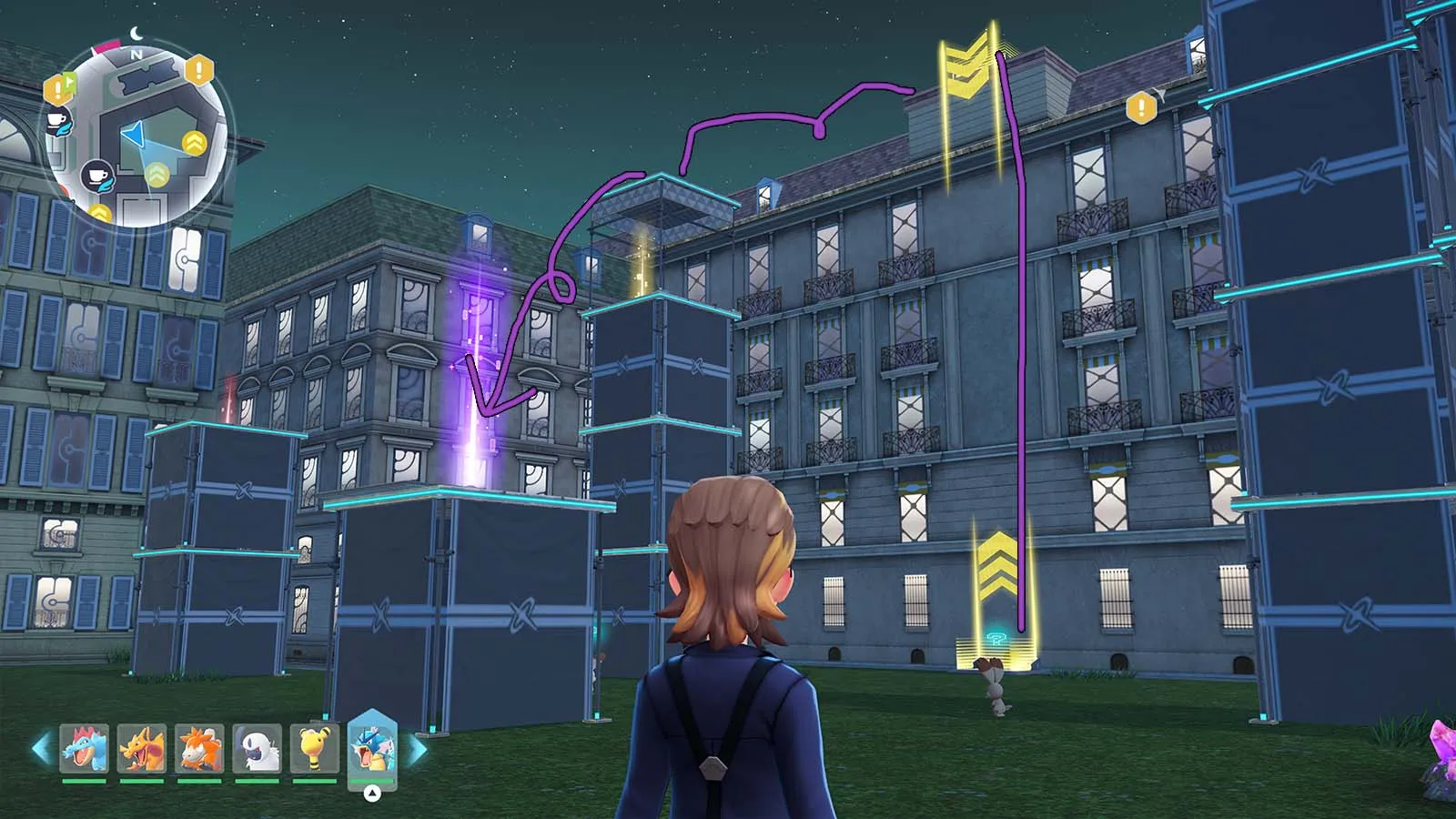Click the flagged exclamation marker on the minimap
The width and height of the screenshot is (1456, 819).
[x=60, y=88]
